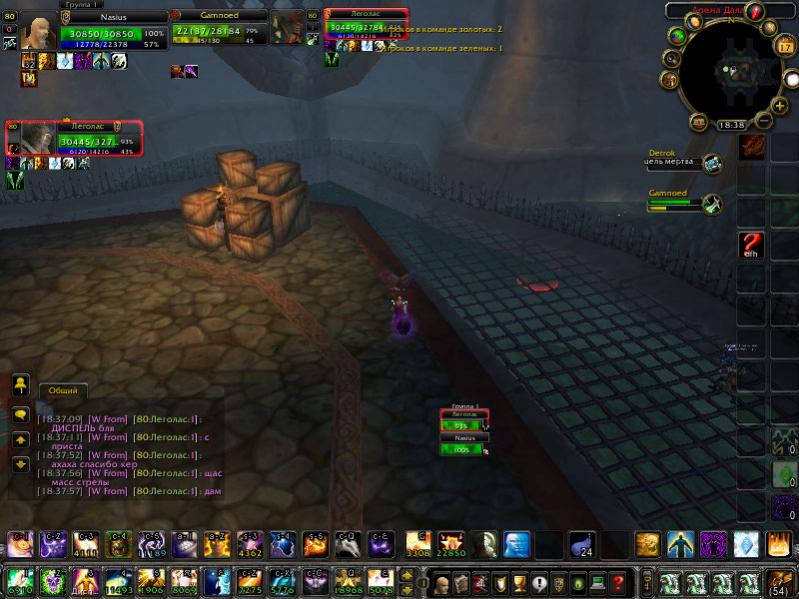Open the red question mark help button
The image size is (799, 599).
tap(619, 582)
